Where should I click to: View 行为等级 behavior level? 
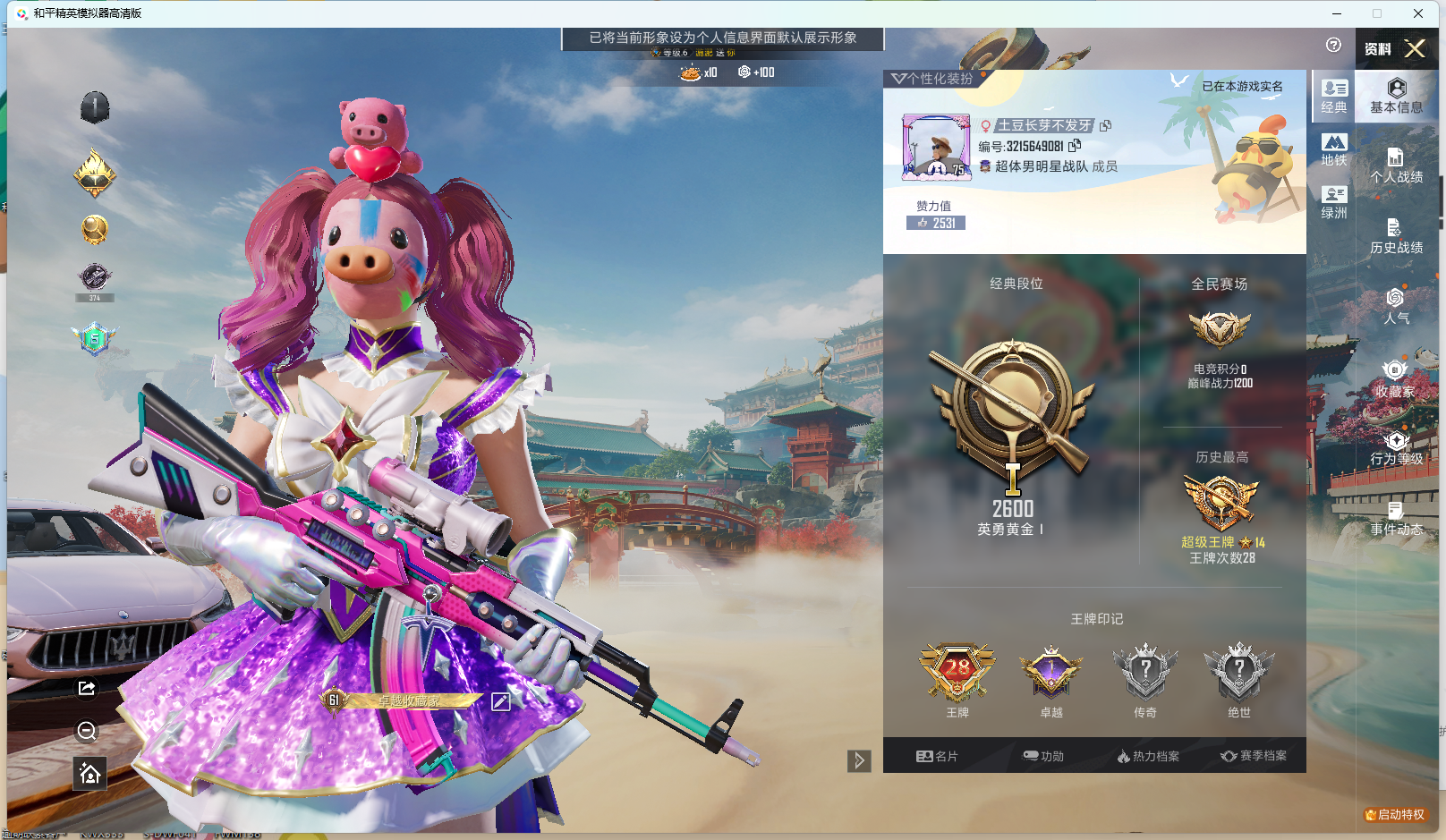(1396, 448)
